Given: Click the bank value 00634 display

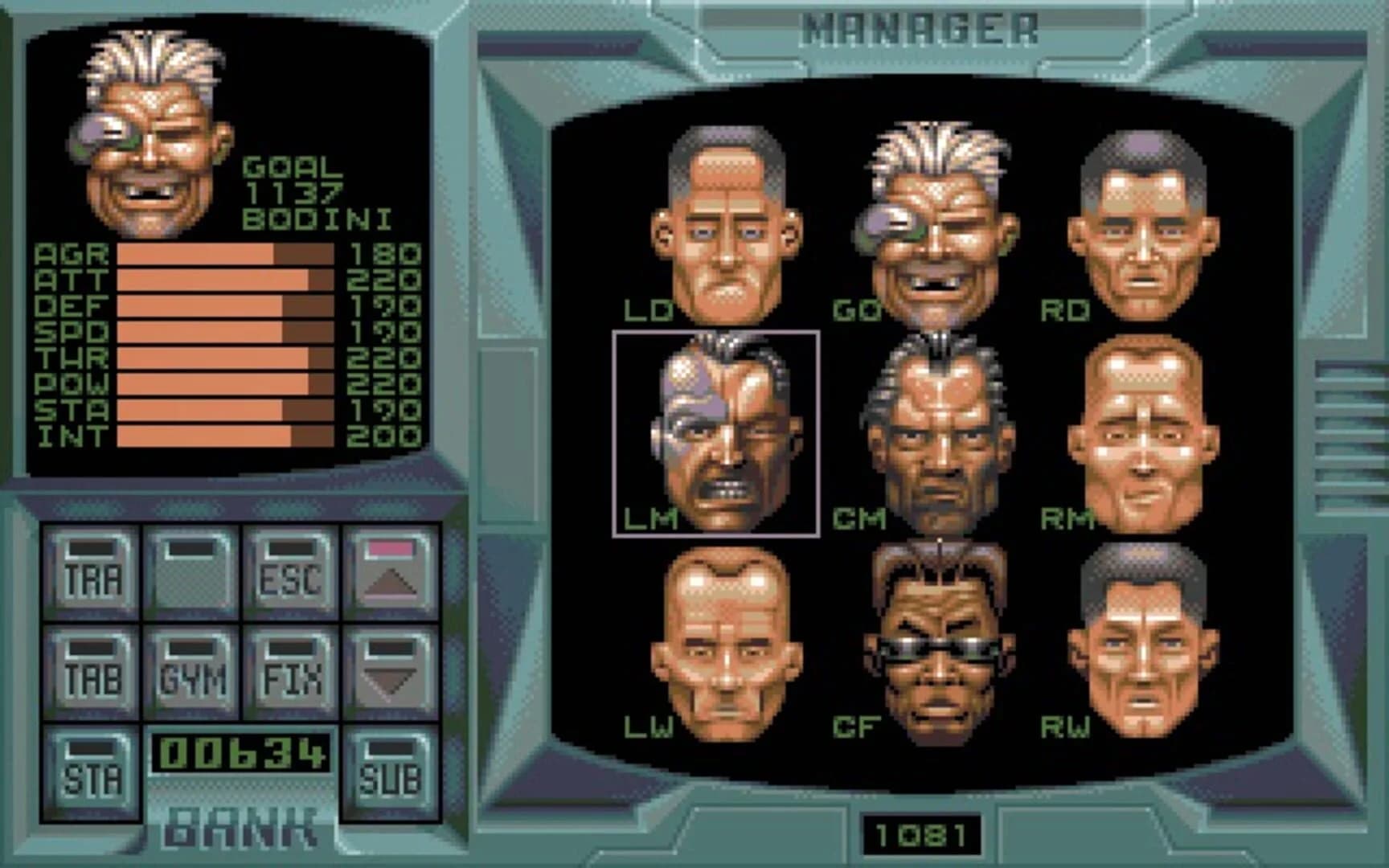Looking at the screenshot, I should (241, 751).
